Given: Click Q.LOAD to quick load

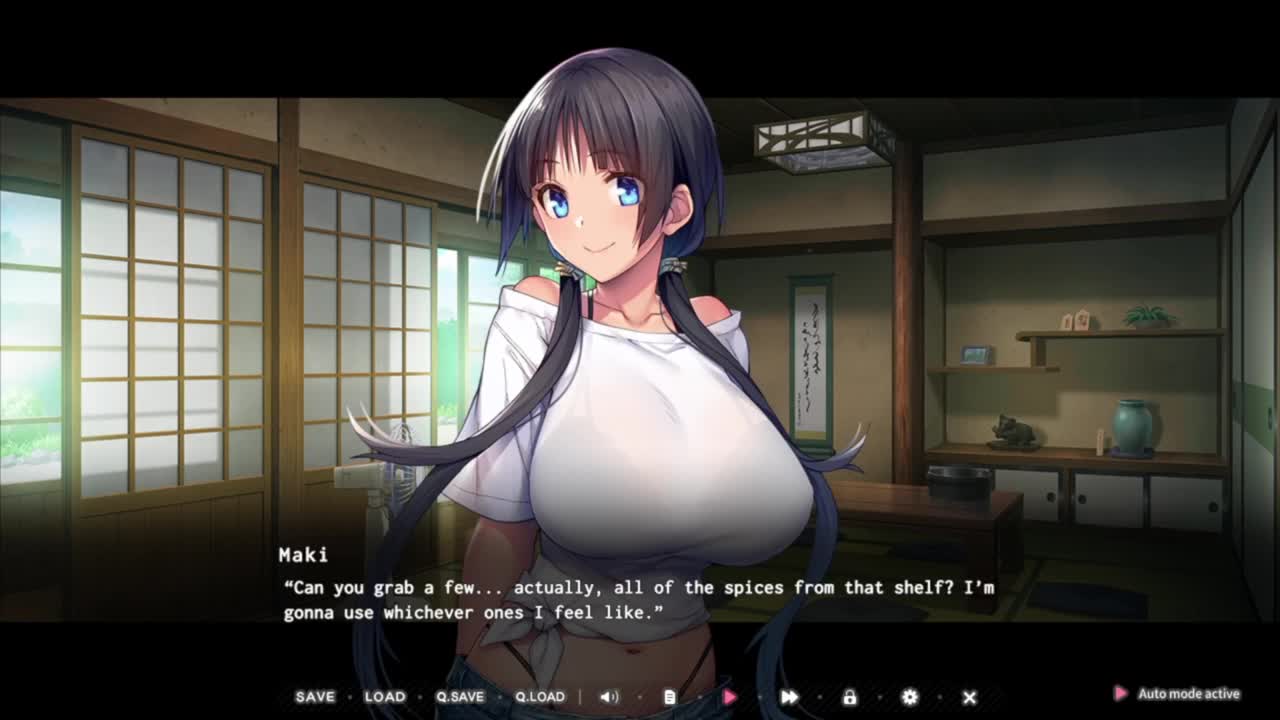Looking at the screenshot, I should pyautogui.click(x=540, y=697).
